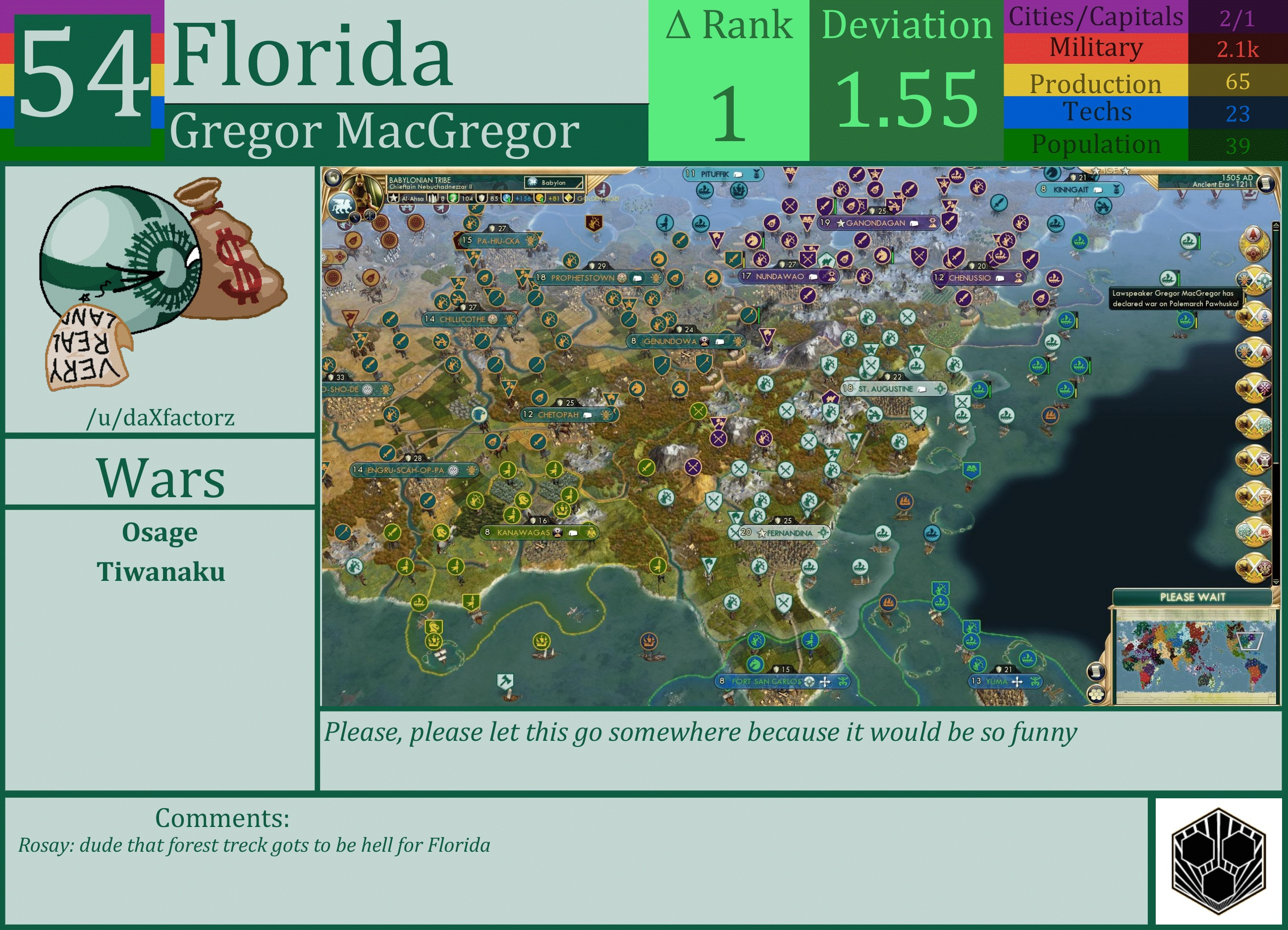The height and width of the screenshot is (930, 1288).
Task: Select the science beaker icon showing +156
Action: tap(507, 199)
